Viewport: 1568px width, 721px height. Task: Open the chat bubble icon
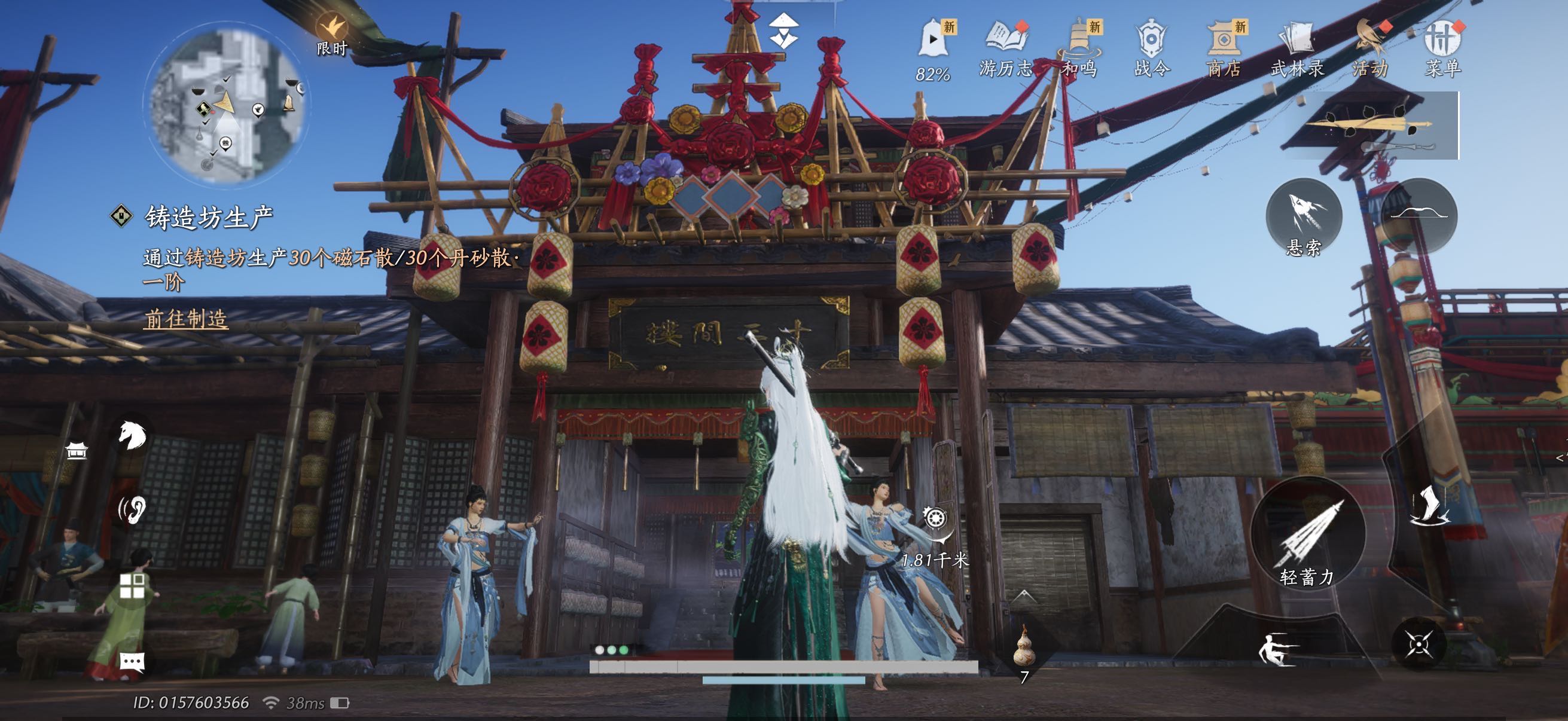[132, 661]
